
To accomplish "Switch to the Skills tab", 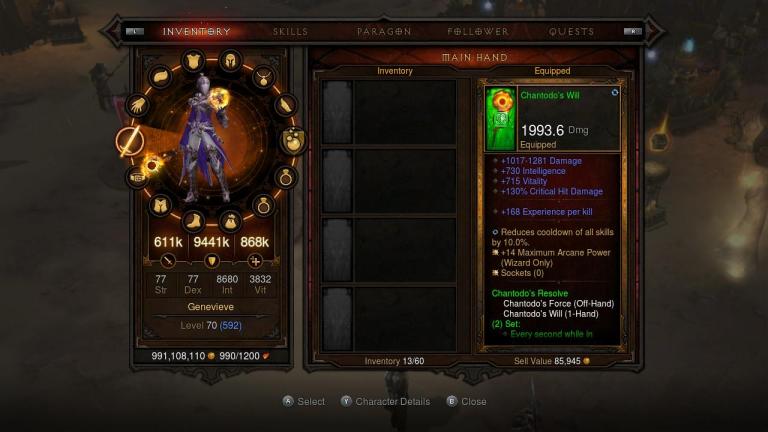I will [290, 32].
